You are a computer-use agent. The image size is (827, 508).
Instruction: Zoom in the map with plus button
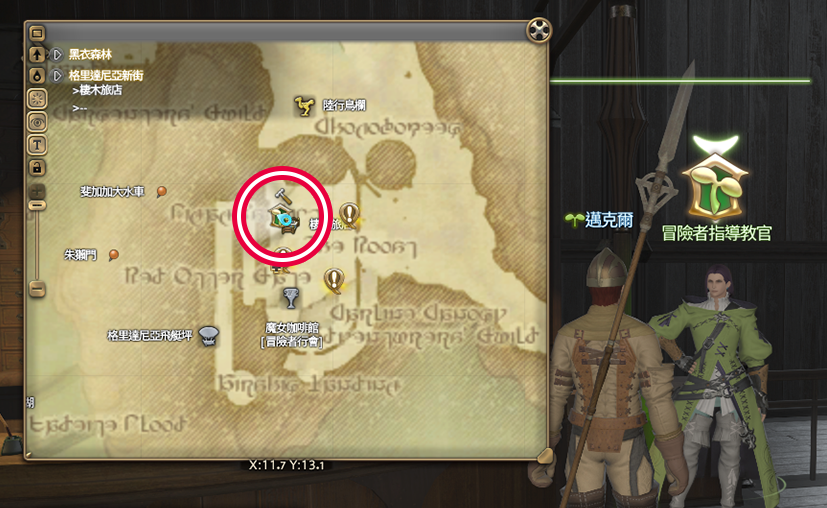tap(37, 189)
